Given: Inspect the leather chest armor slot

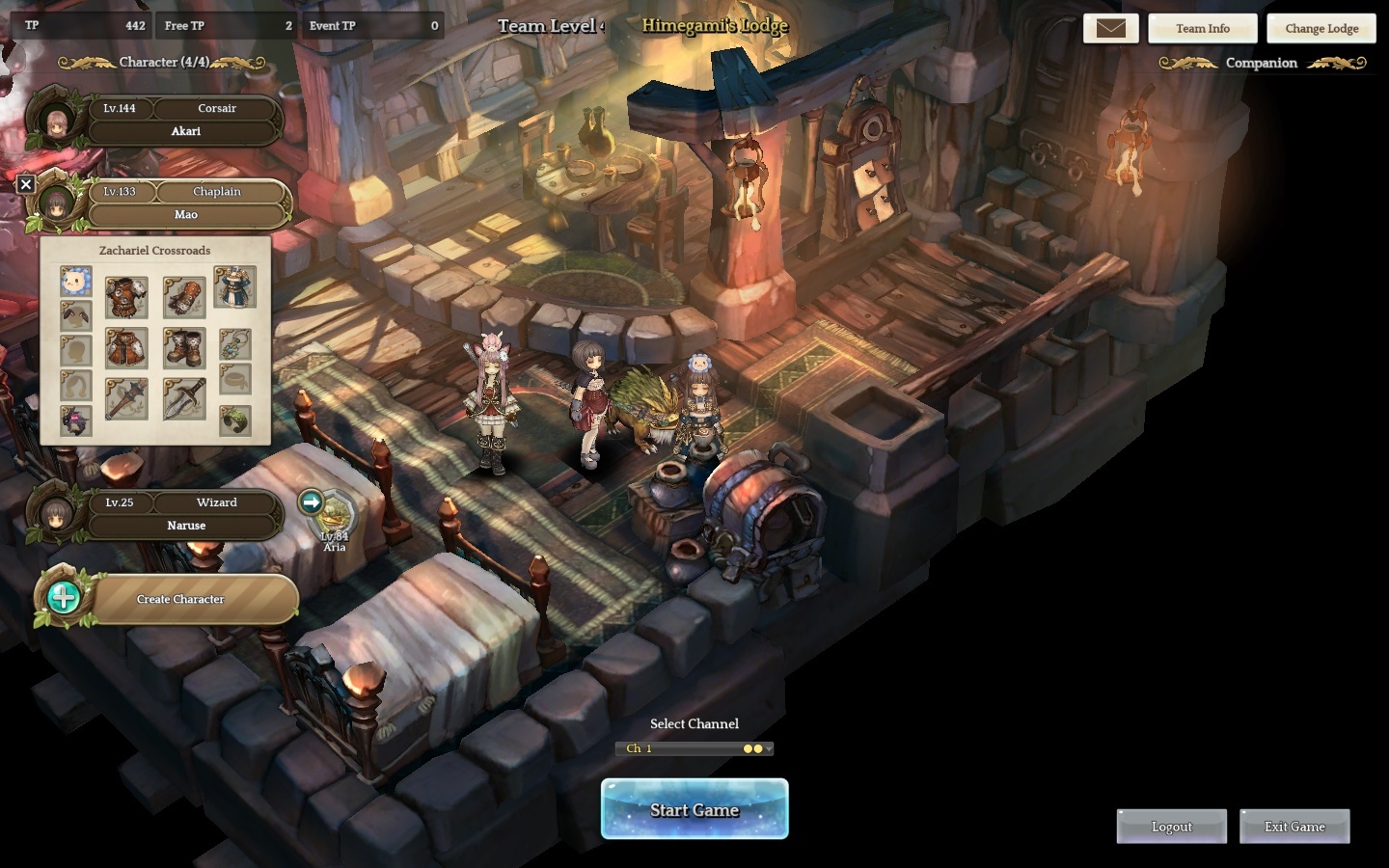Looking at the screenshot, I should coord(126,298).
